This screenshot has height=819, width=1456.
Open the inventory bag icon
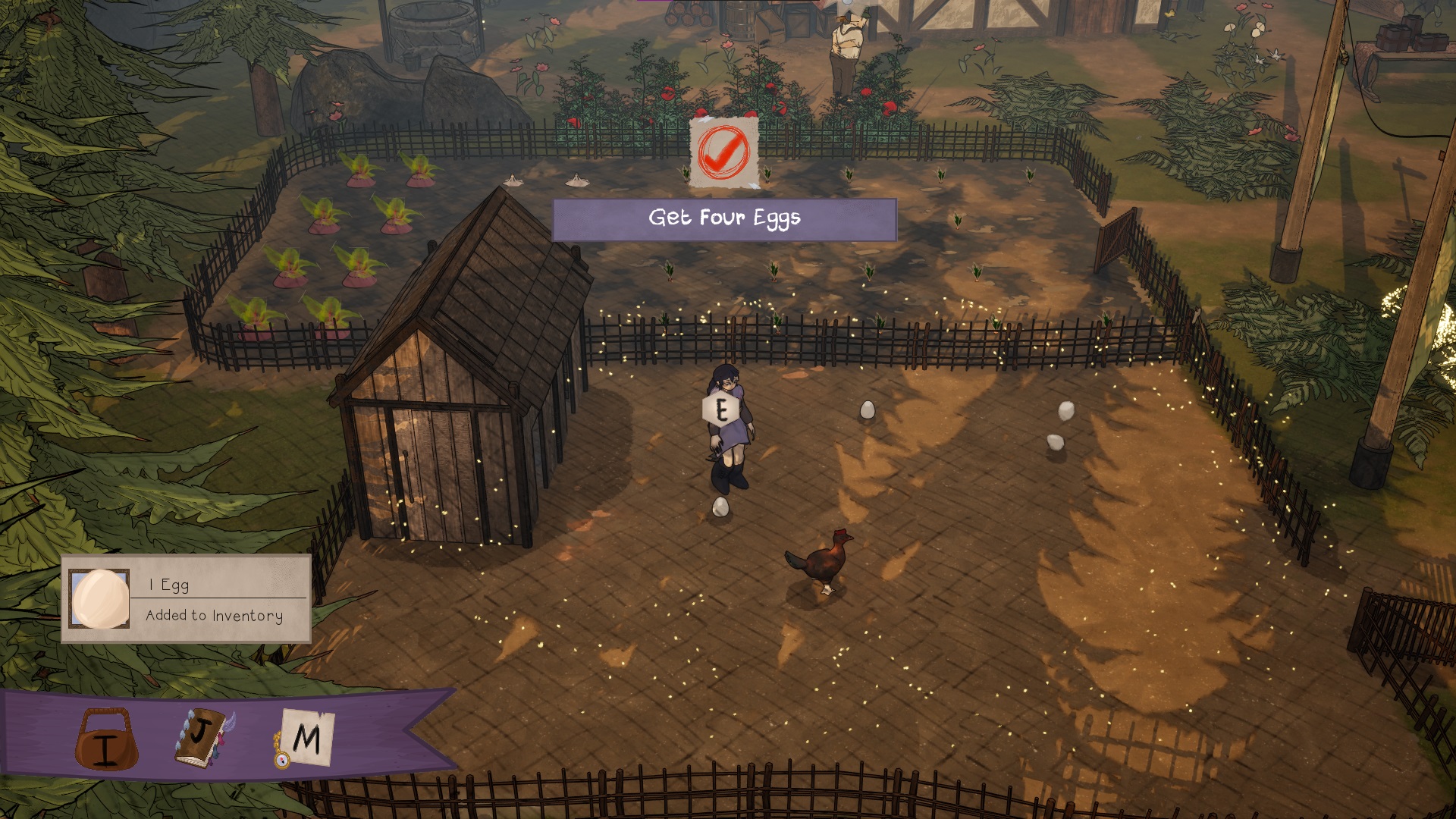click(106, 739)
